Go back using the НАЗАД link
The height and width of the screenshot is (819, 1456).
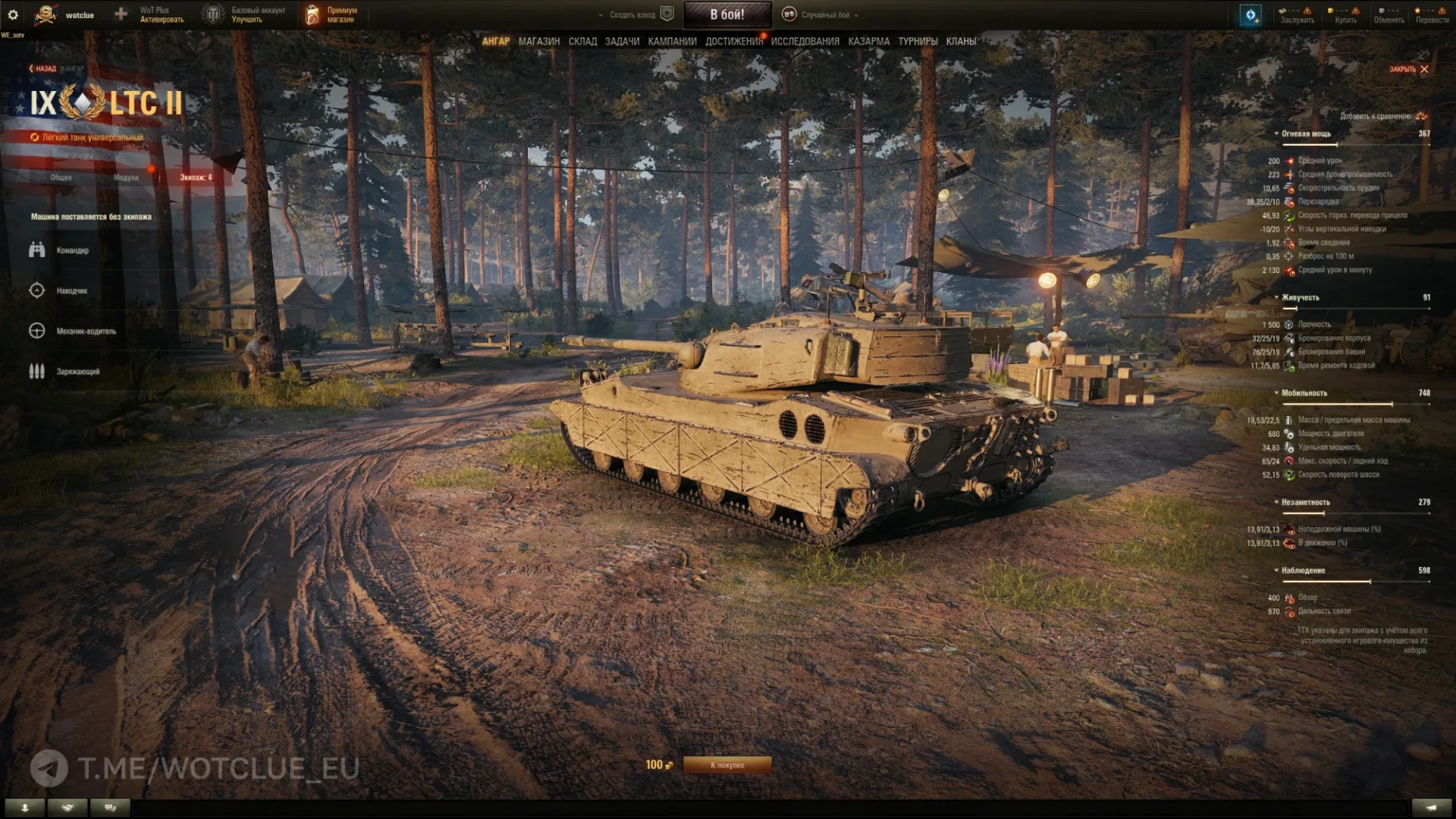click(x=44, y=68)
